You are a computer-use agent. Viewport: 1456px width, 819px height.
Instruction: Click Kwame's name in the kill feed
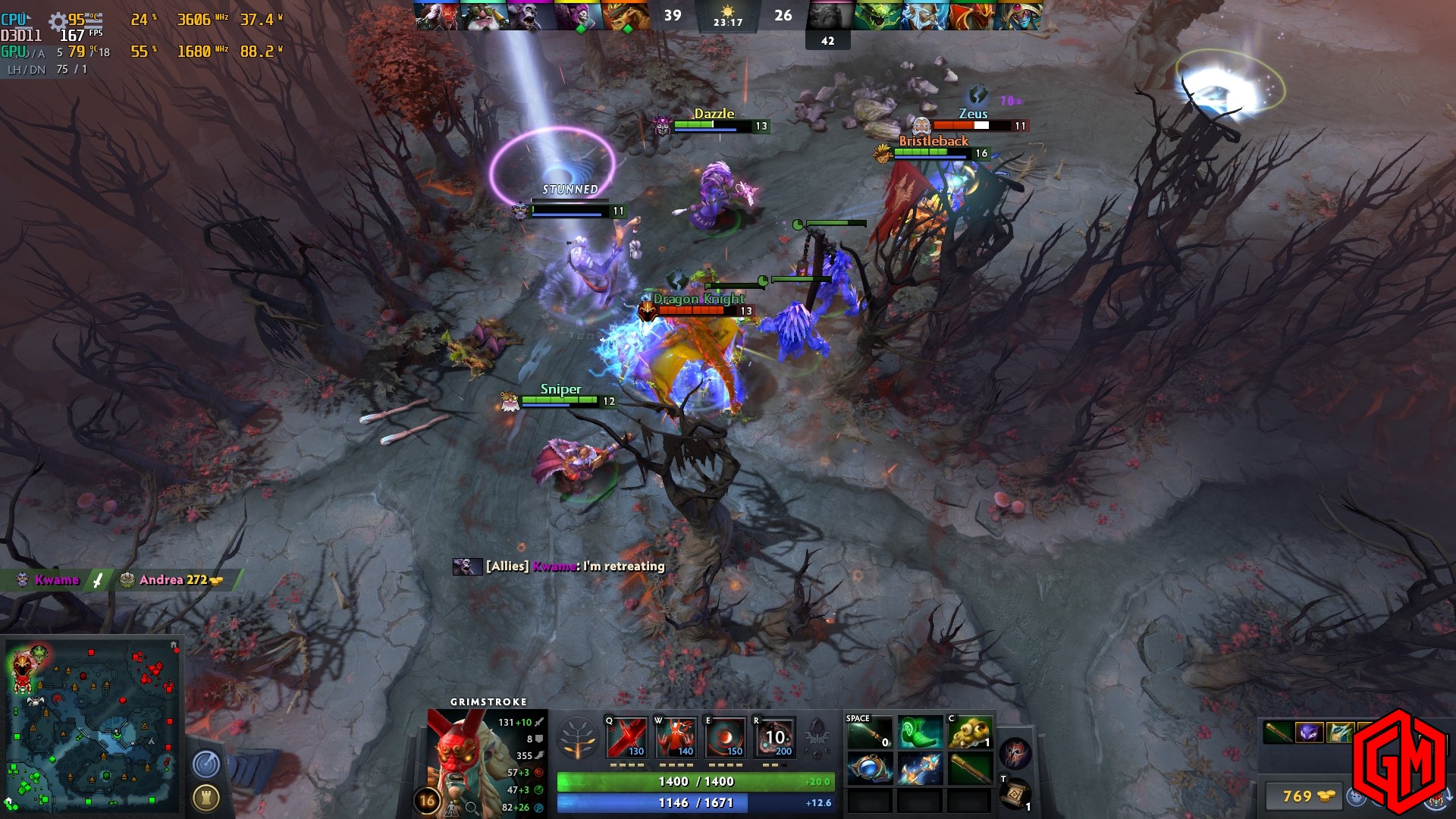pyautogui.click(x=57, y=580)
